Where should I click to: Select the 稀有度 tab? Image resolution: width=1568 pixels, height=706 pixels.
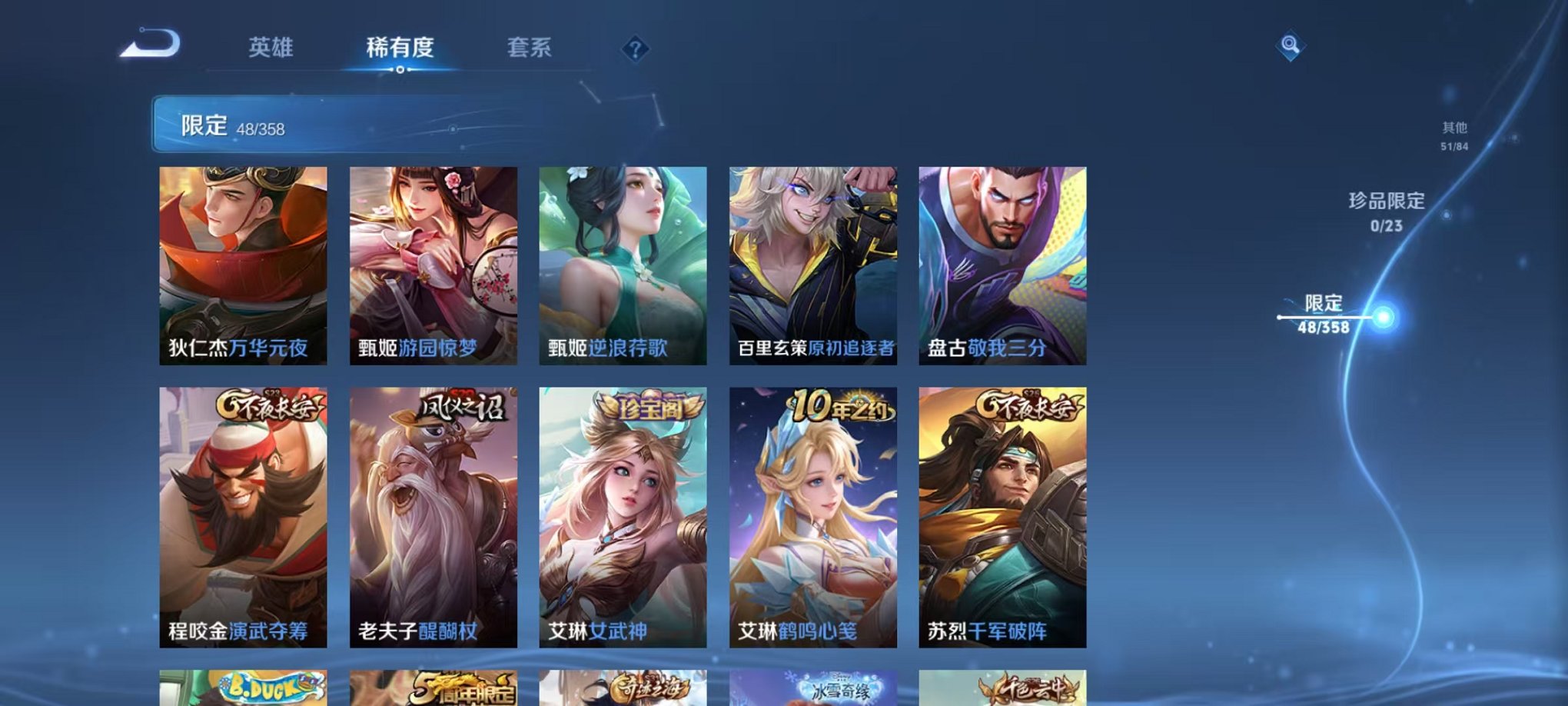tap(400, 48)
